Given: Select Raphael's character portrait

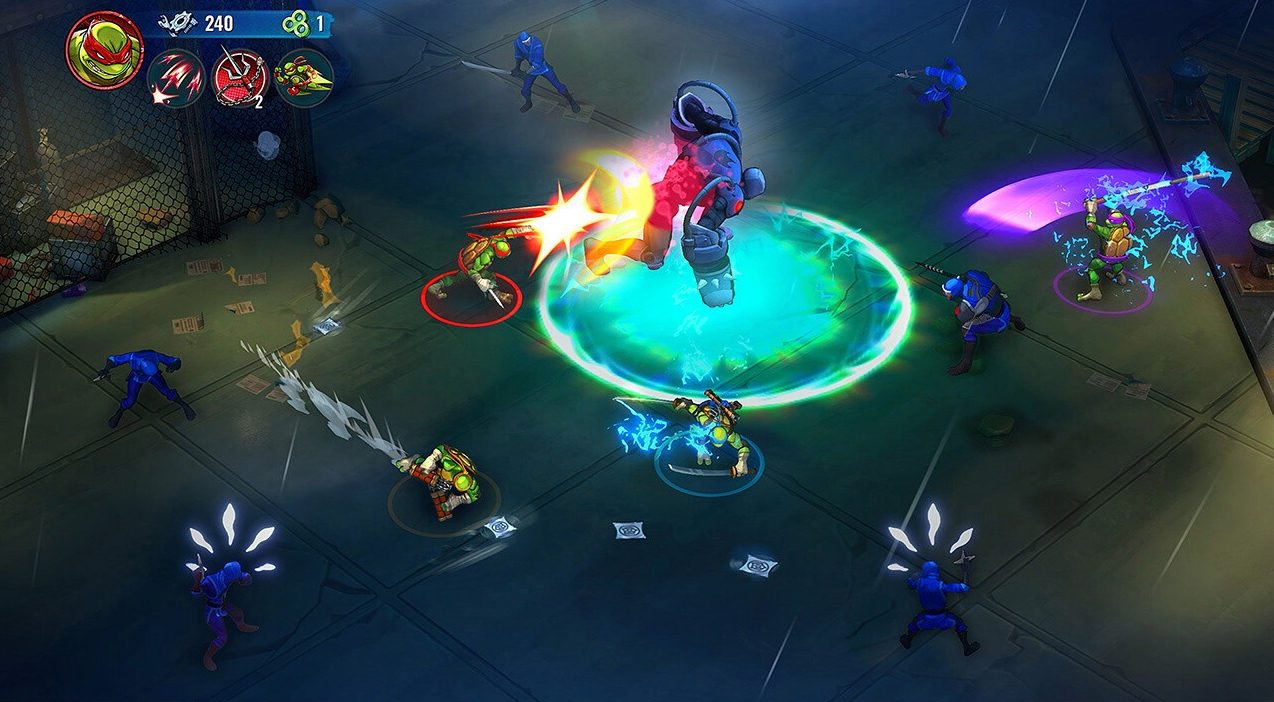Looking at the screenshot, I should coord(104,50).
